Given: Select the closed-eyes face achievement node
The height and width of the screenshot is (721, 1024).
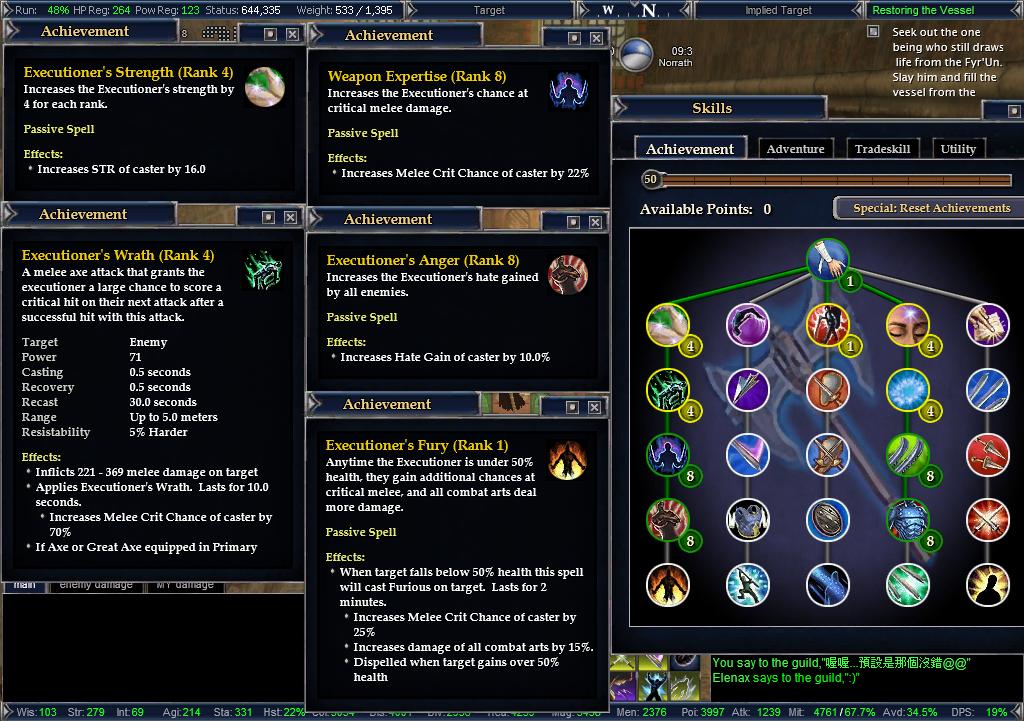Looking at the screenshot, I should (x=906, y=324).
